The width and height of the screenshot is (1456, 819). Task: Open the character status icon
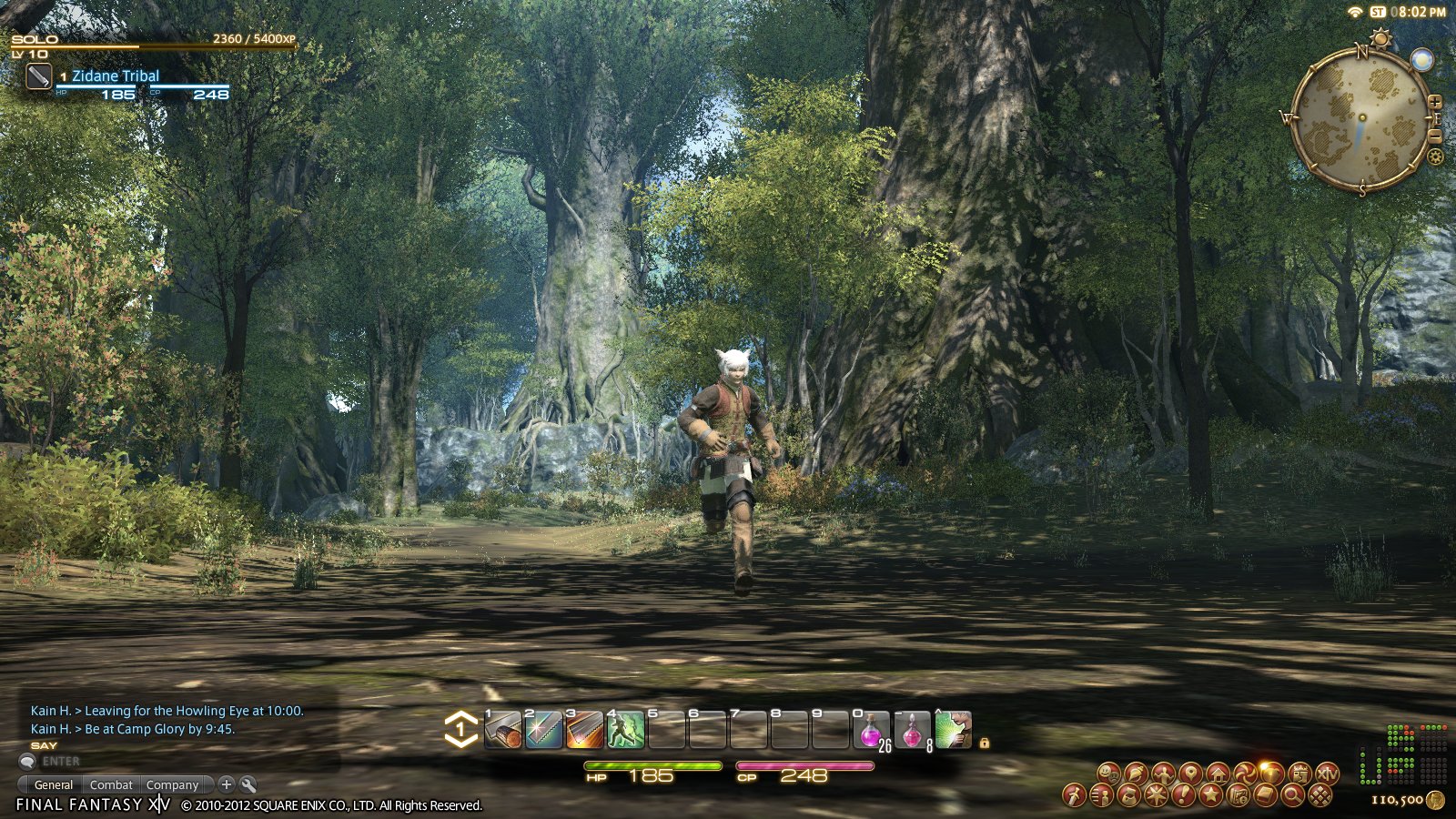point(1165,773)
